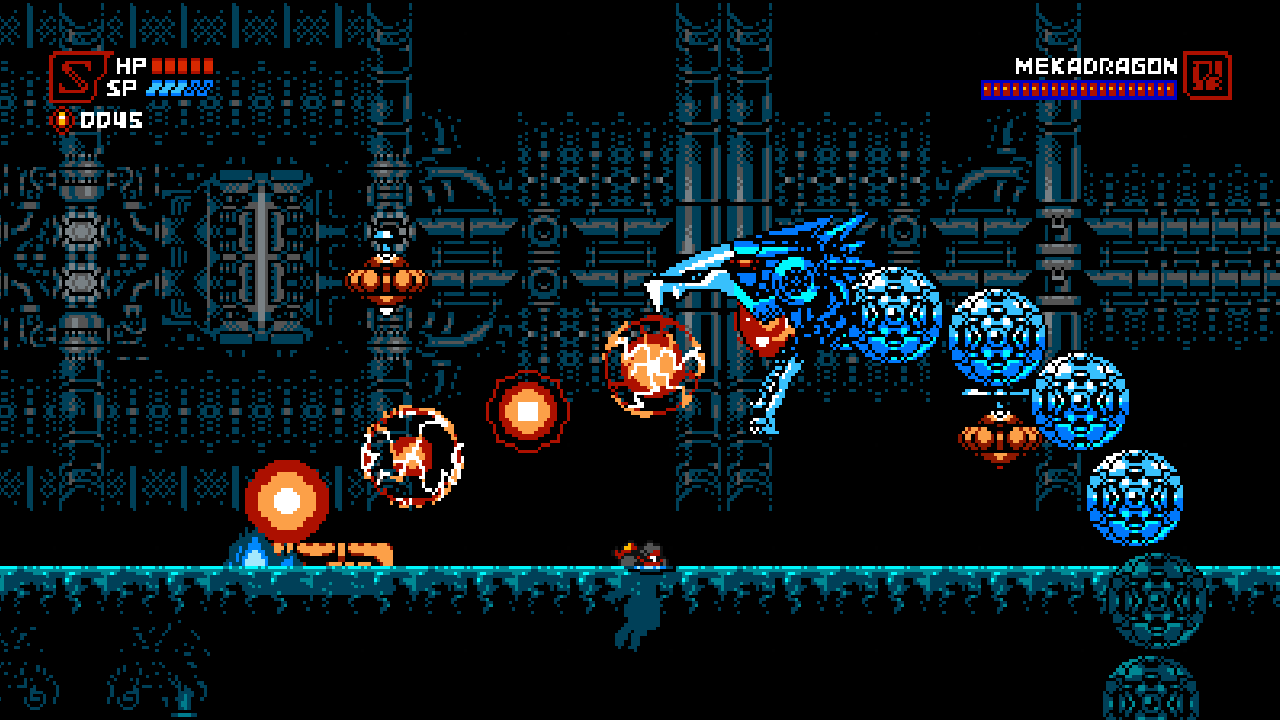Click the 0045 coin counter
This screenshot has width=1280, height=720.
pos(110,117)
